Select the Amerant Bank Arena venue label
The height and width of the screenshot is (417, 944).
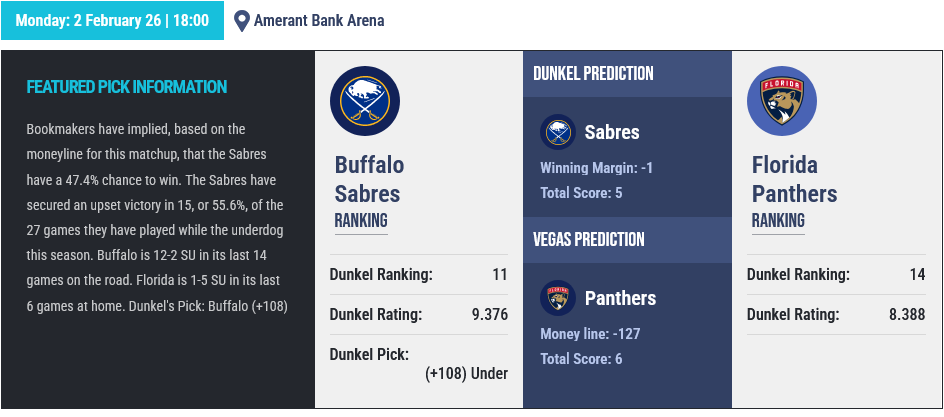(320, 20)
